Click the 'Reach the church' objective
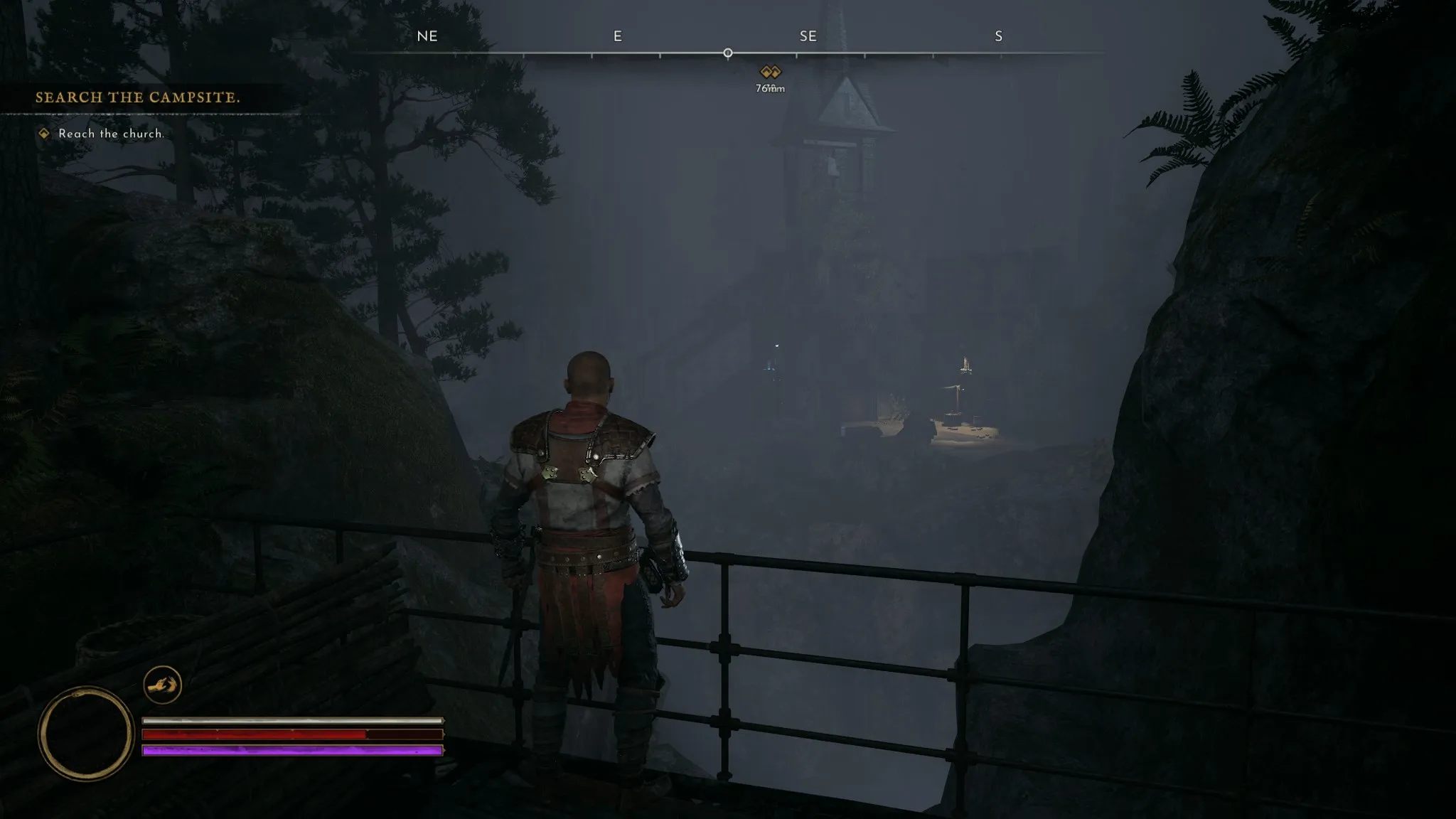 111,134
